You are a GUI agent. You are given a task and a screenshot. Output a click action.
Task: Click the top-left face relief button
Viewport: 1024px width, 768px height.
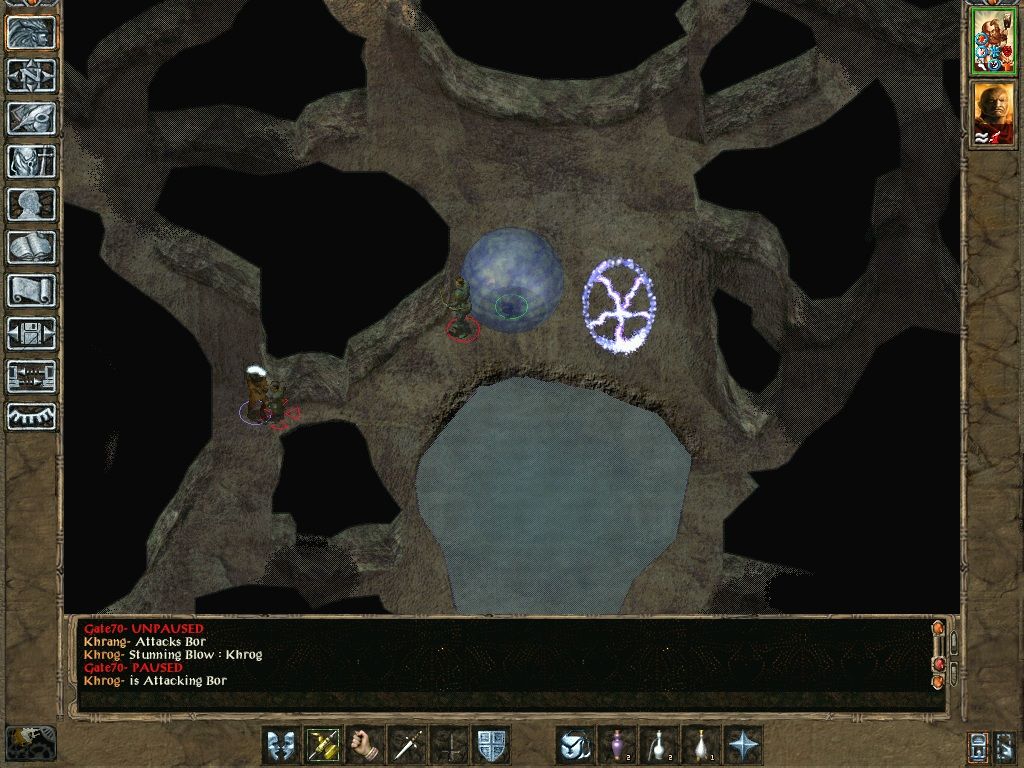[32, 33]
